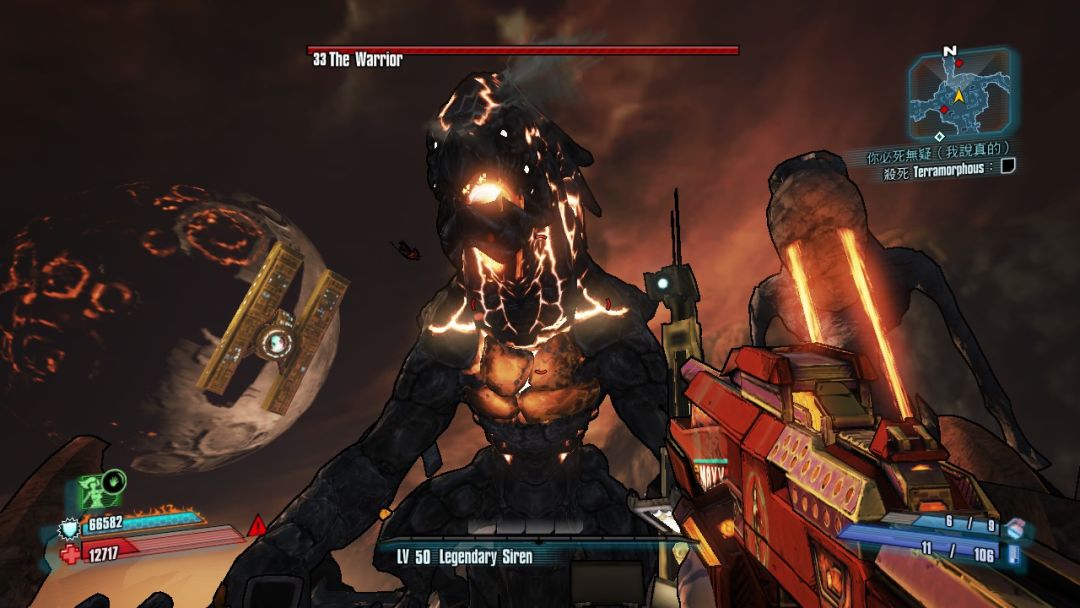Select the Terramorphous kill objective tracker

click(x=939, y=170)
